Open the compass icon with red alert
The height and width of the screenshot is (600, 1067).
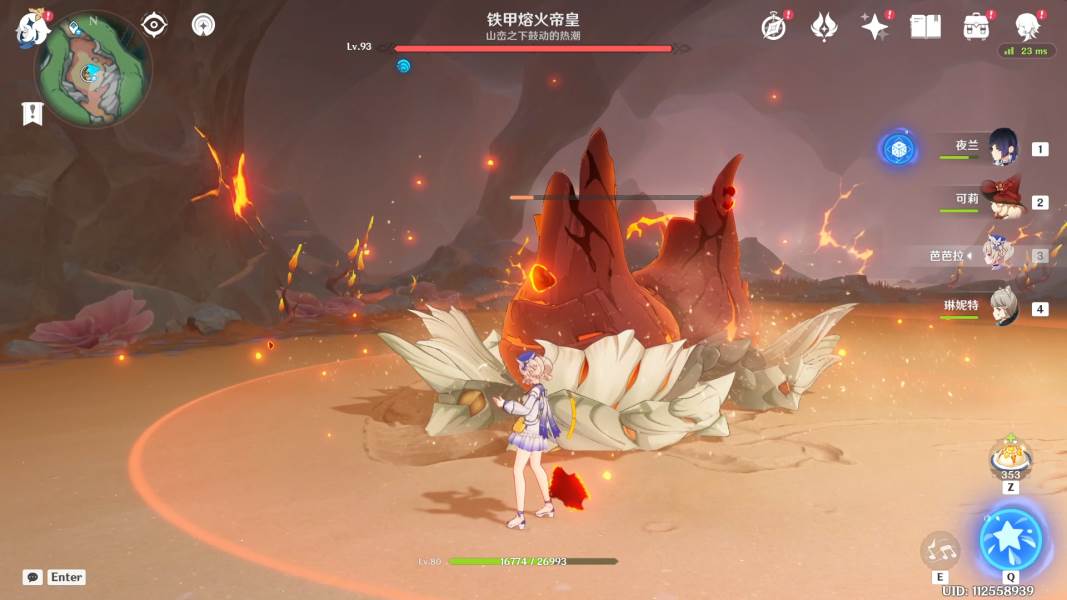click(773, 27)
